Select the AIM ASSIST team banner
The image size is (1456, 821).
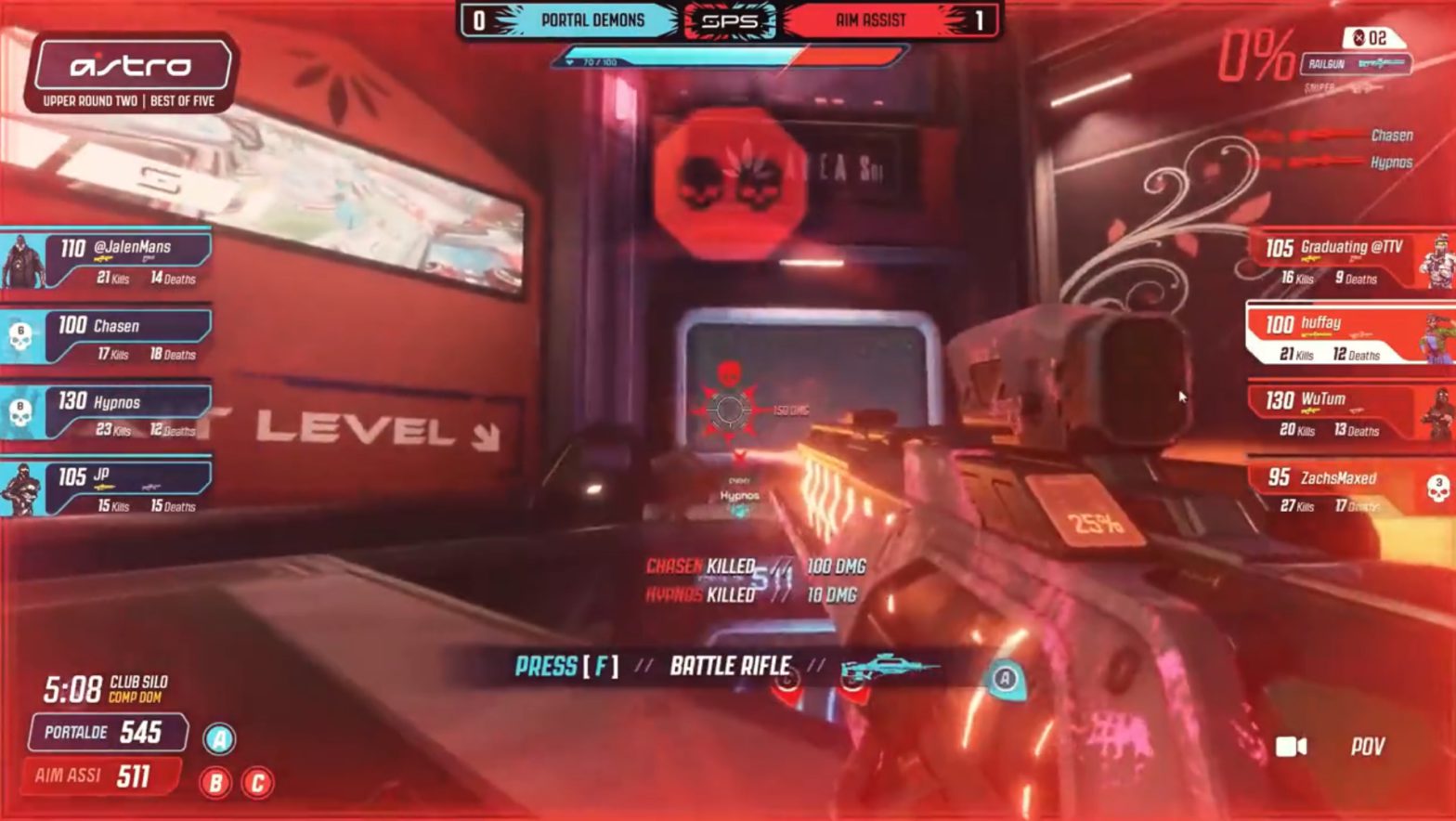871,20
